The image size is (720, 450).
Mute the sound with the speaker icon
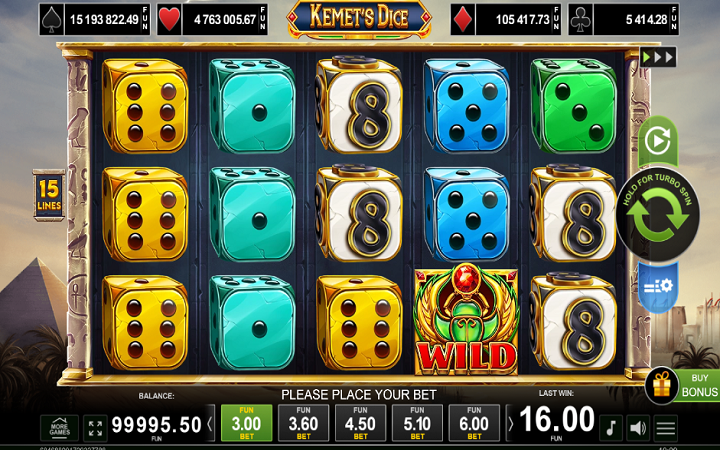click(637, 428)
